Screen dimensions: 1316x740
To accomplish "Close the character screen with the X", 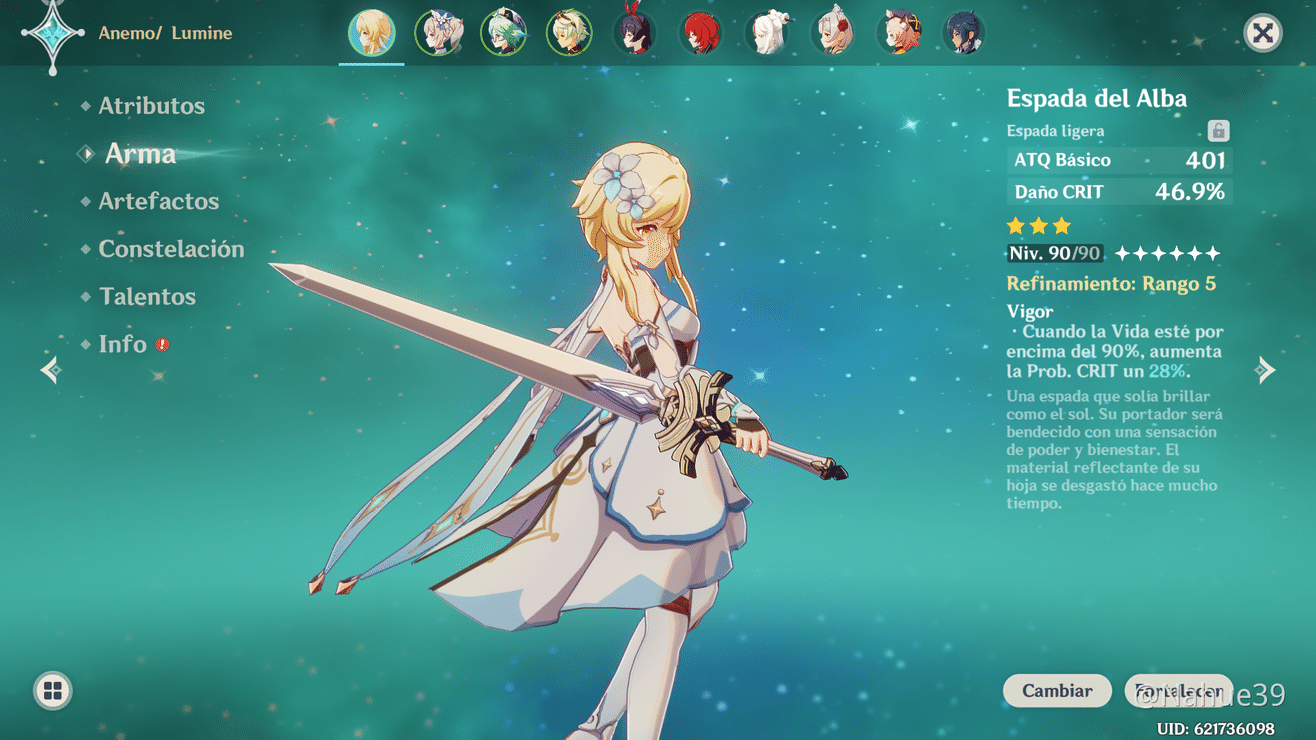I will (1263, 33).
